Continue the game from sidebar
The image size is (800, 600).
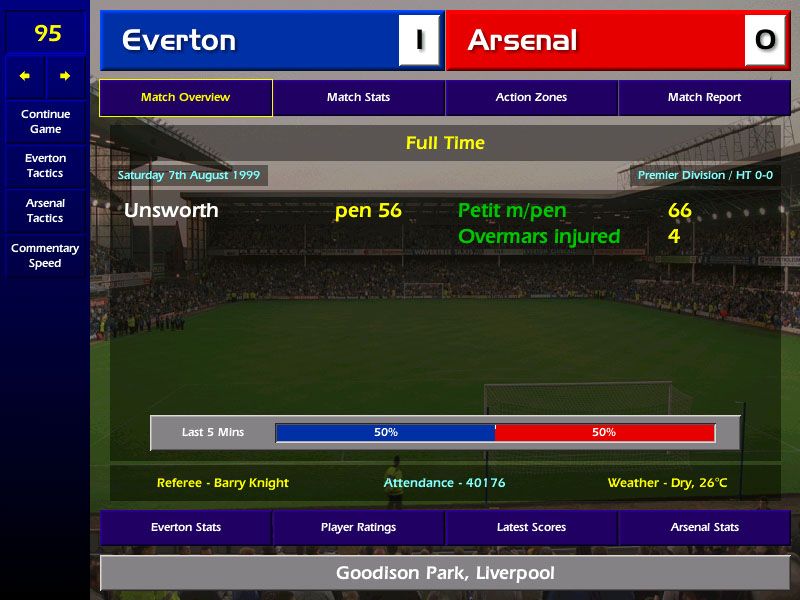click(45, 121)
